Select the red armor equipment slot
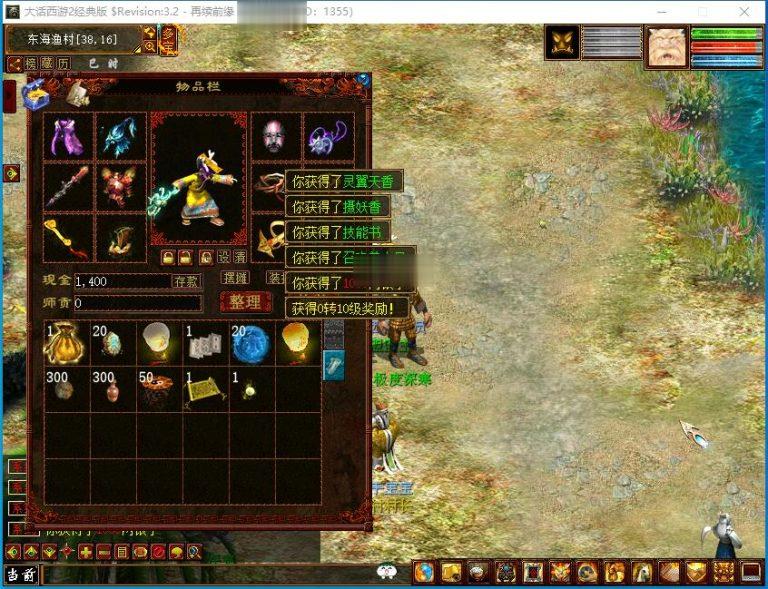Image resolution: width=768 pixels, height=589 pixels. [x=121, y=187]
